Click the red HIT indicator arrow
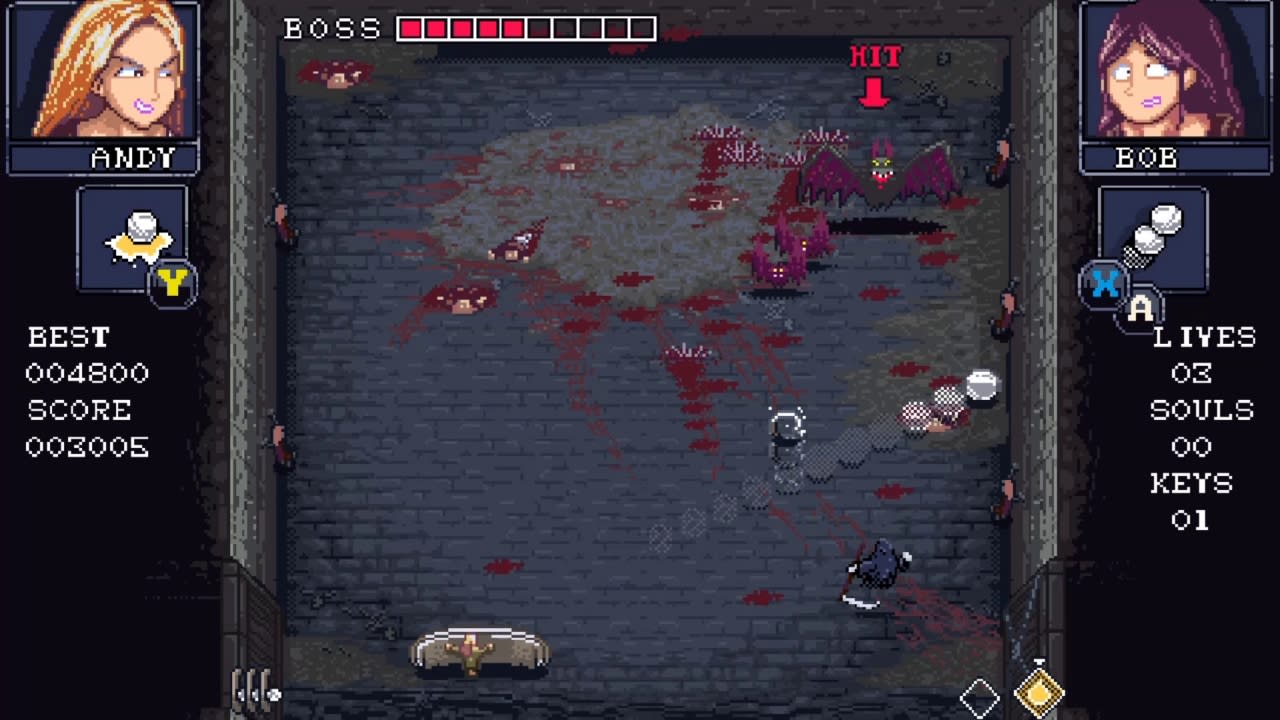This screenshot has height=720, width=1280. click(x=875, y=90)
